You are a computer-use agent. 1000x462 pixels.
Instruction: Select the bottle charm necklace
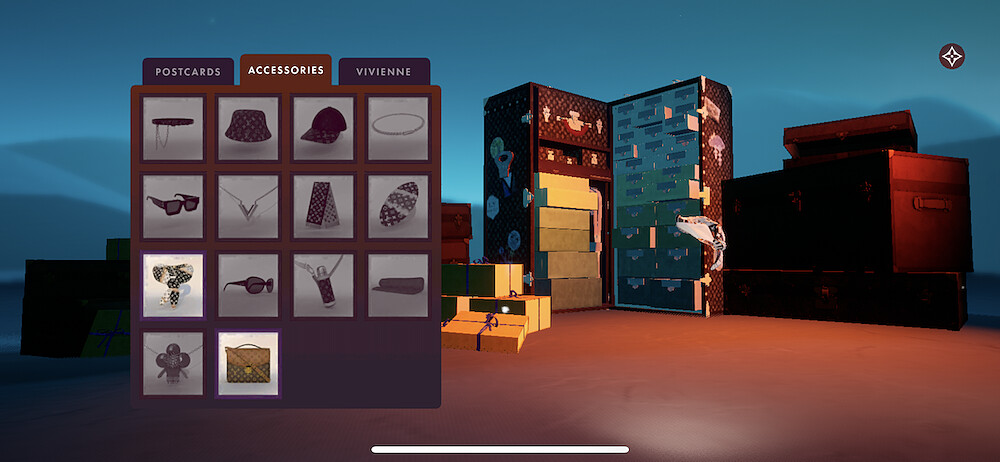(x=323, y=285)
